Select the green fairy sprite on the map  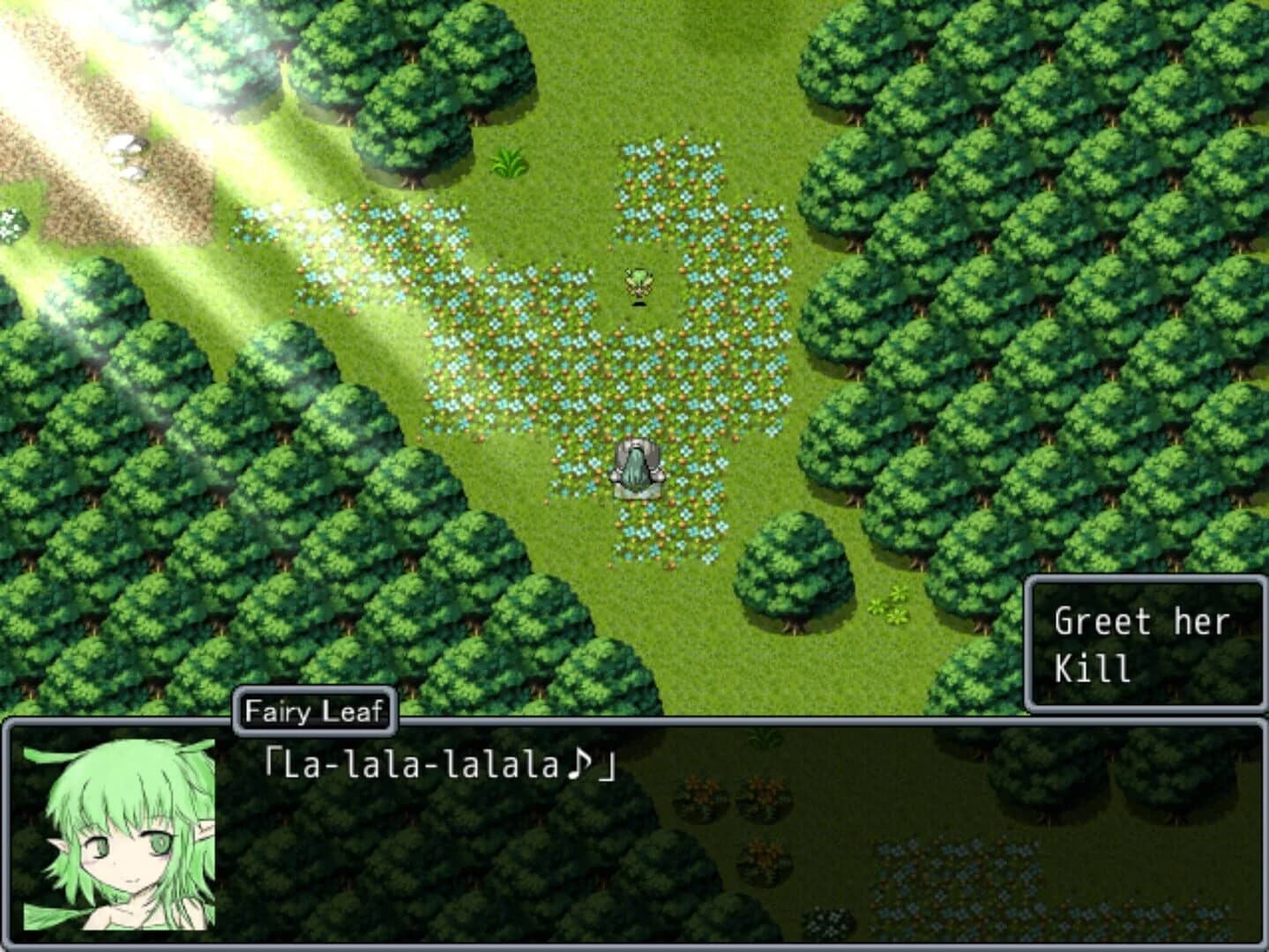(637, 284)
